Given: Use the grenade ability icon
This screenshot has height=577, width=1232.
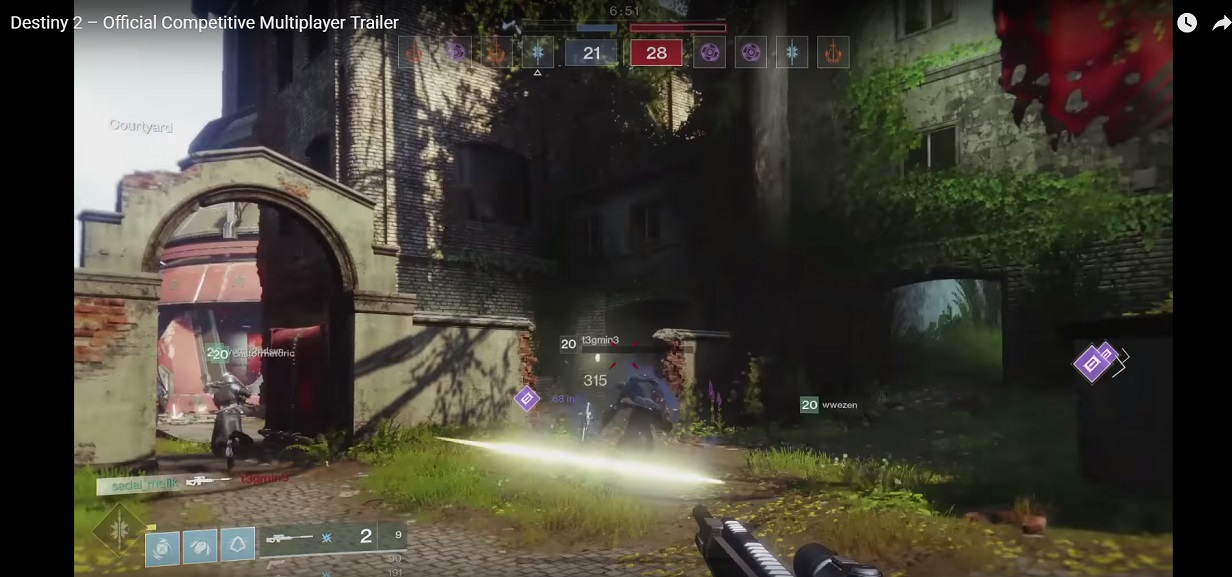Looking at the screenshot, I should [x=162, y=546].
